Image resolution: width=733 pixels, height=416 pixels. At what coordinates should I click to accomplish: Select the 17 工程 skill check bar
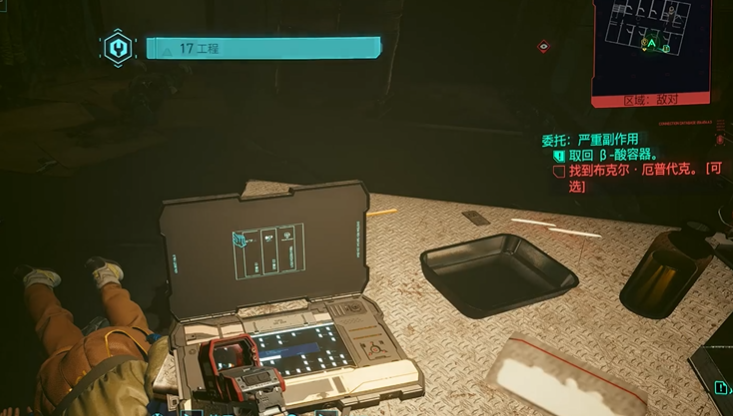point(263,47)
